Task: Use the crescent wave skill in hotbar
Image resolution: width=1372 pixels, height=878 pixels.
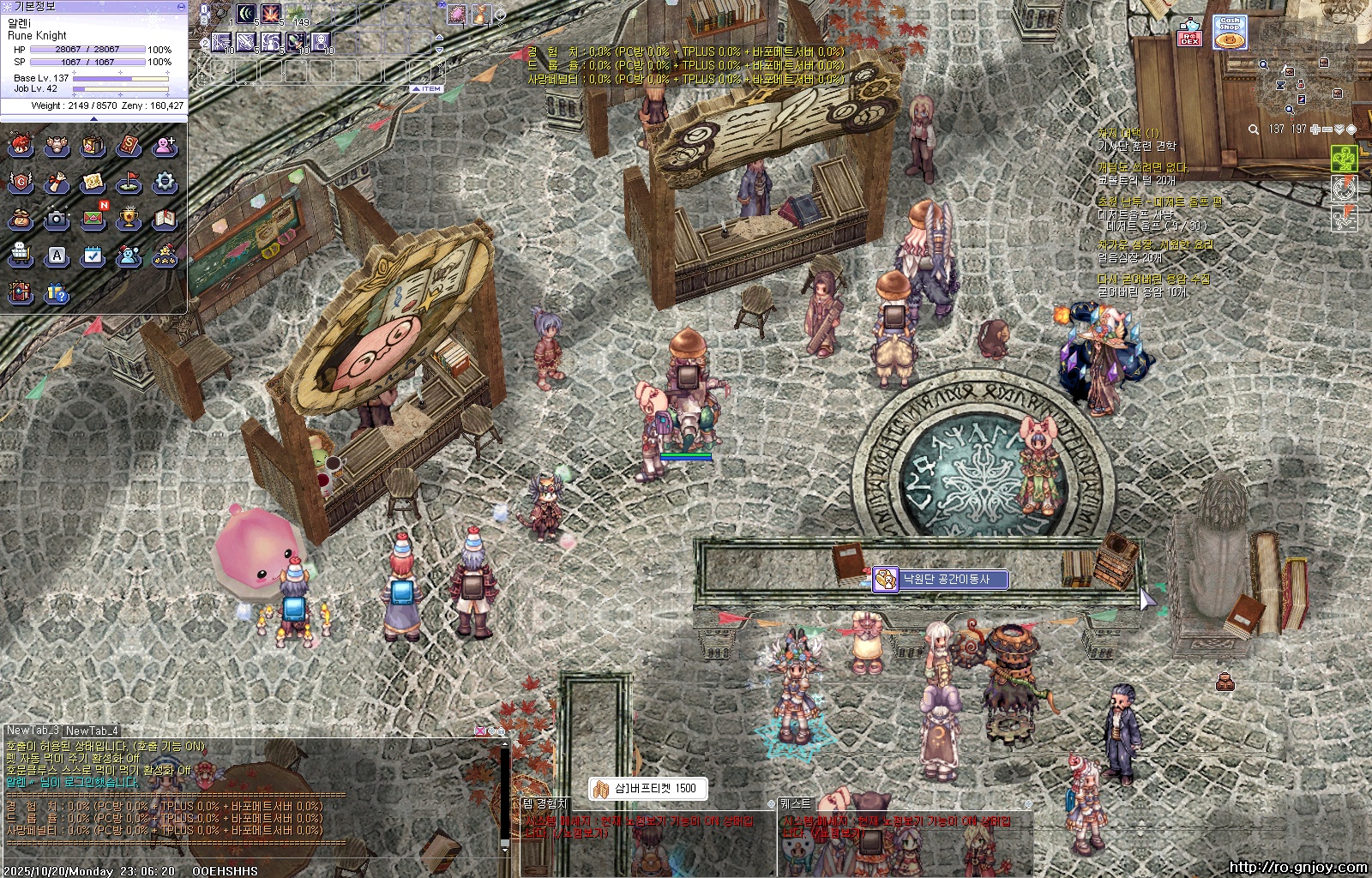Action: [247, 14]
